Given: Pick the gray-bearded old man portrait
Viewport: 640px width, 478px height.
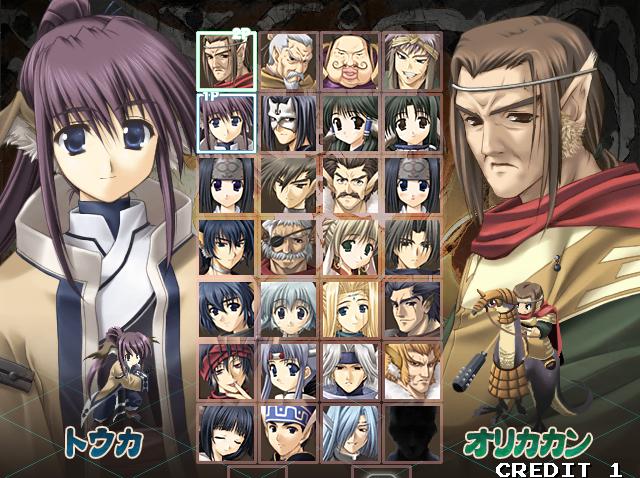Looking at the screenshot, I should pos(288,60).
